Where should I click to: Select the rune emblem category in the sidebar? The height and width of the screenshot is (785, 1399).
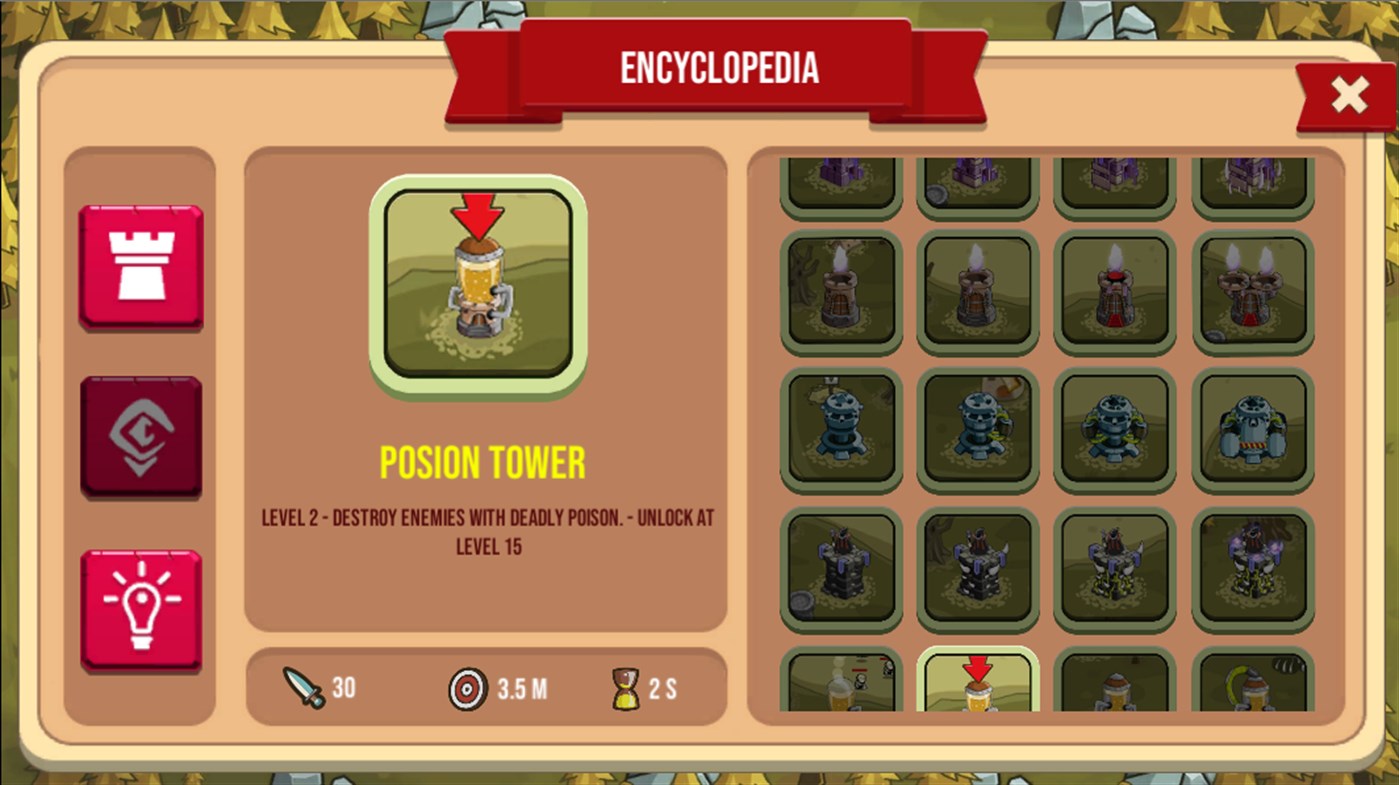coord(140,436)
